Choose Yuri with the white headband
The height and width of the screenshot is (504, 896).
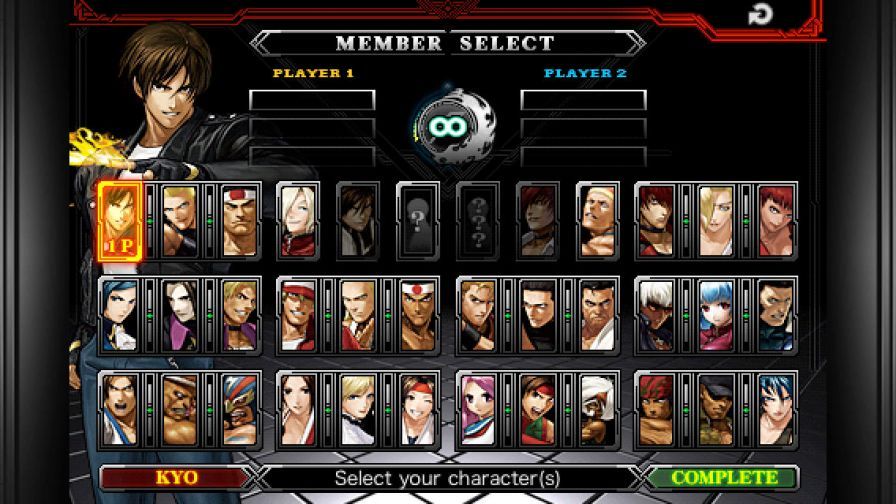(417, 408)
